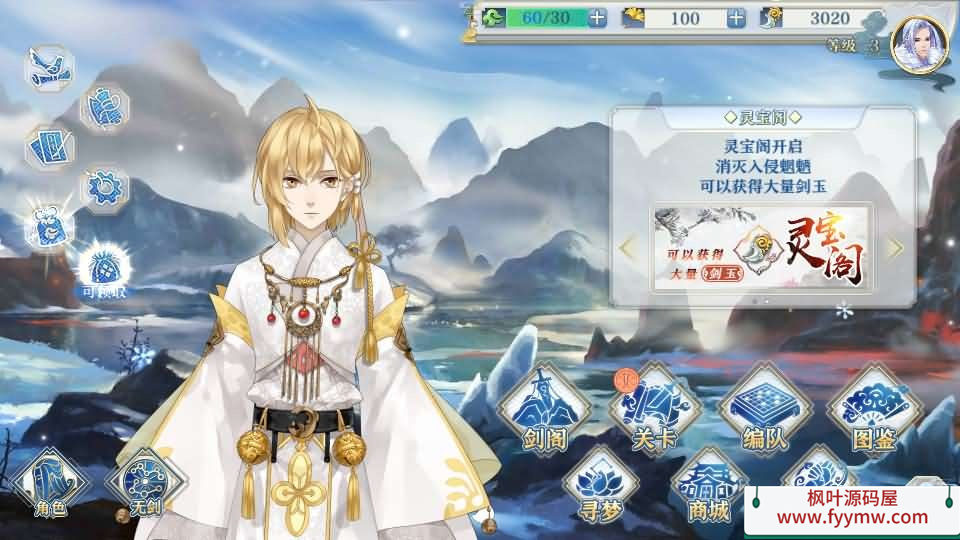This screenshot has height=540, width=960.
Task: Open the settings gear icon
Action: coord(104,187)
